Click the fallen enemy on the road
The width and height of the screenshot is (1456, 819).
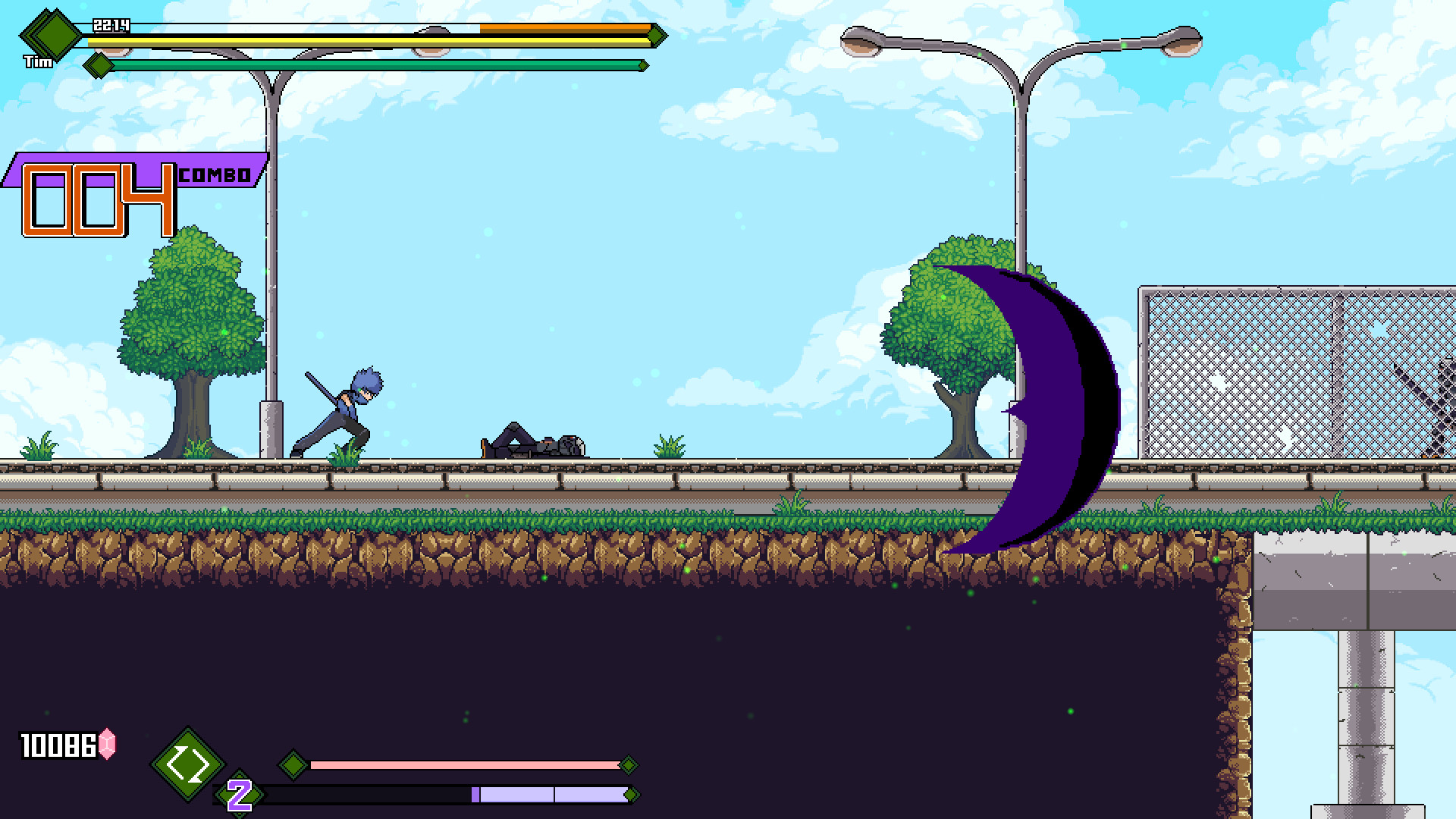(531, 444)
